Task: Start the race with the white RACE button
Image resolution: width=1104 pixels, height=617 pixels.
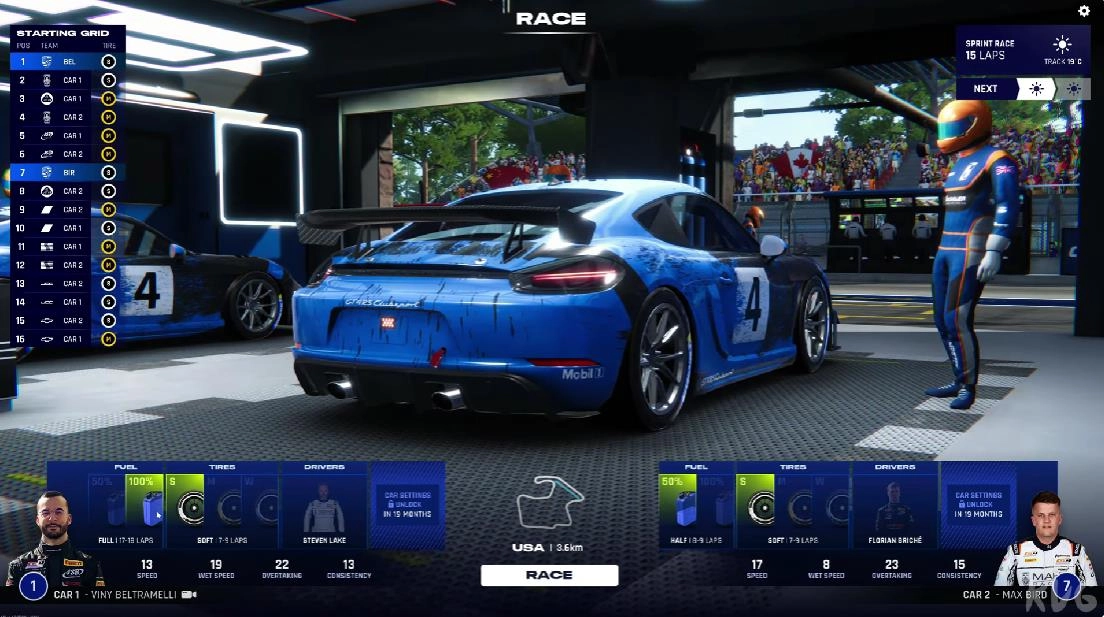Action: click(549, 575)
